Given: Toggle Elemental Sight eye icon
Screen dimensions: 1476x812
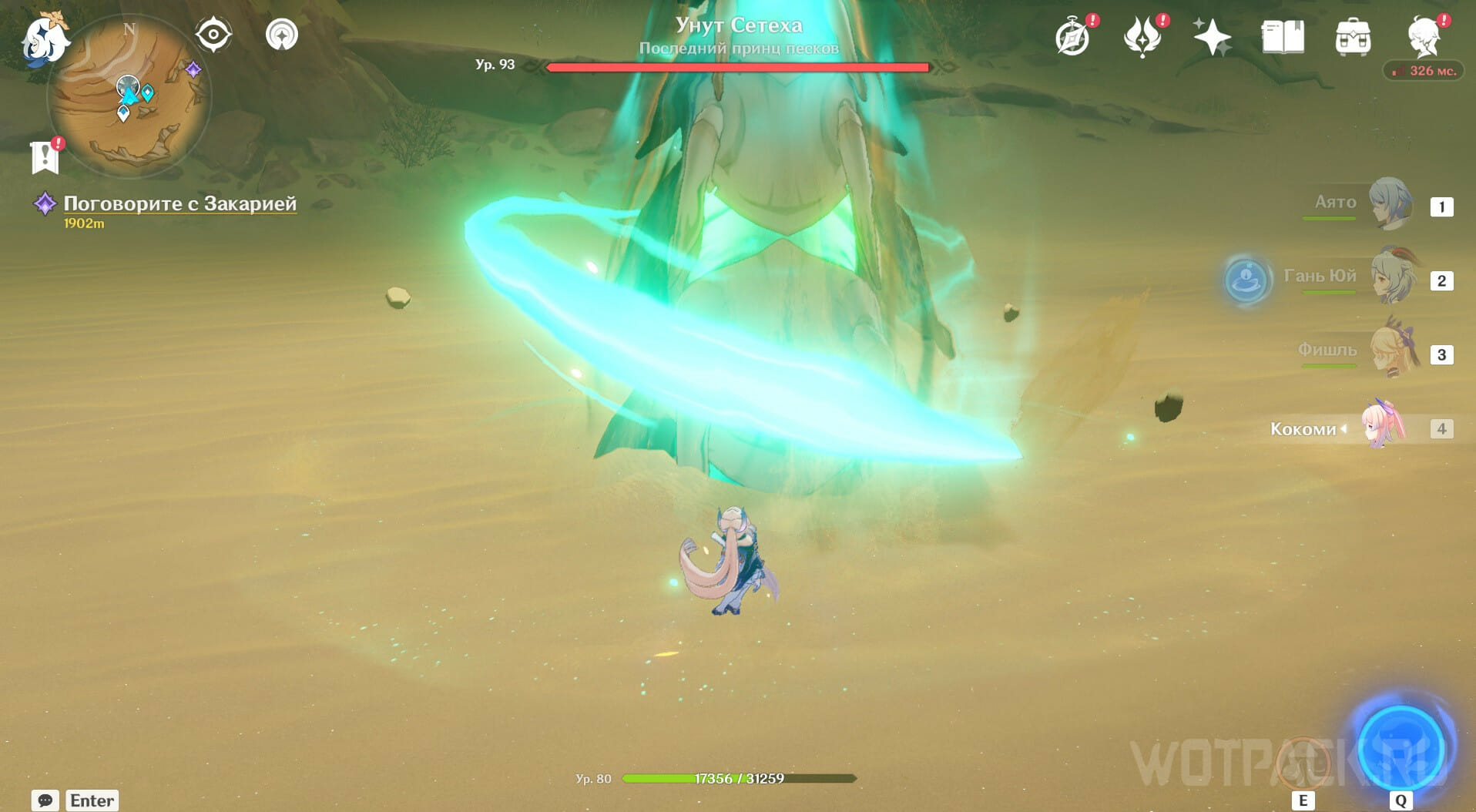Looking at the screenshot, I should click(213, 35).
